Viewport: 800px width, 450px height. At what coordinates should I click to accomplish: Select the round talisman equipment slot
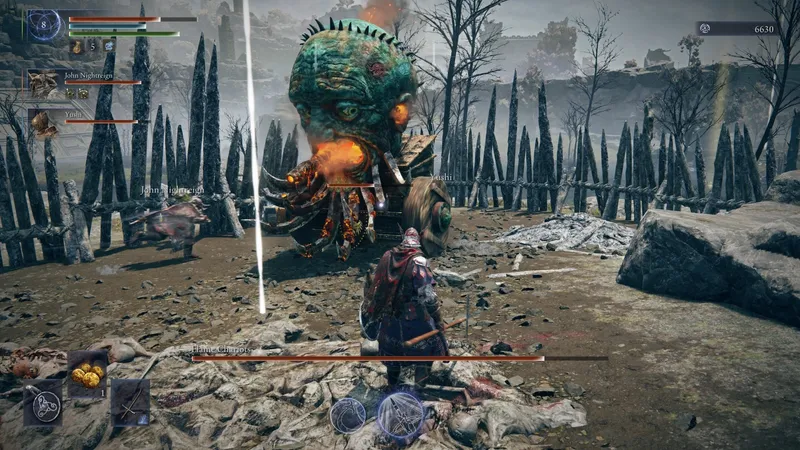(x=43, y=404)
